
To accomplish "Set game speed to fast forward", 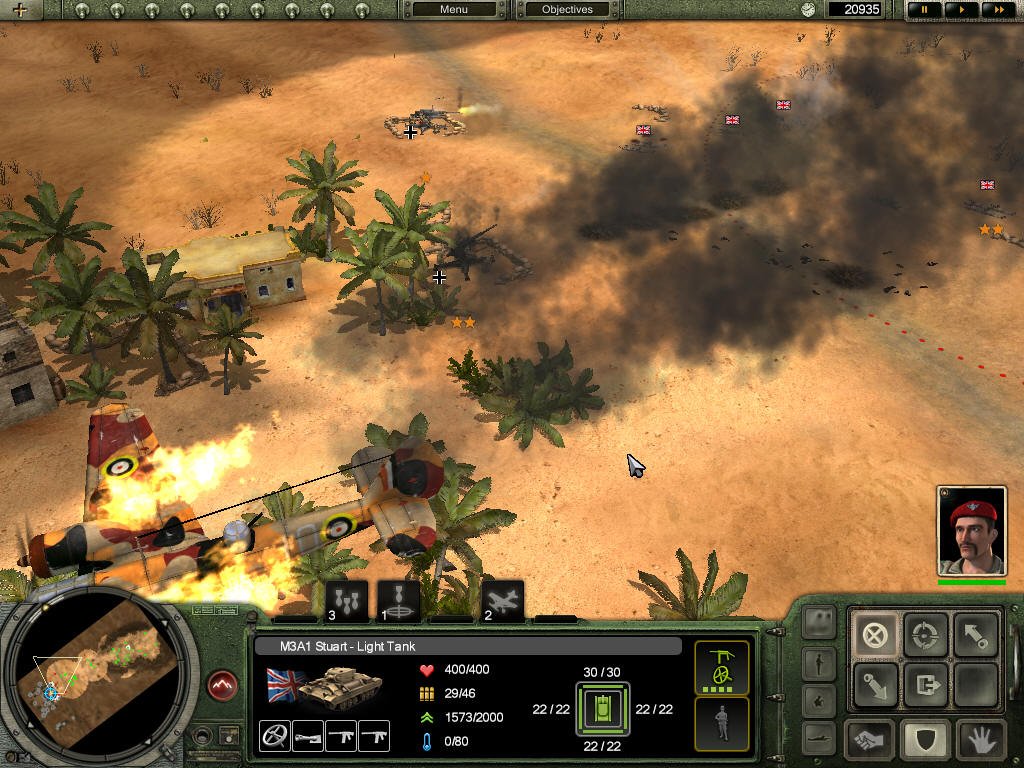I will tap(996, 10).
